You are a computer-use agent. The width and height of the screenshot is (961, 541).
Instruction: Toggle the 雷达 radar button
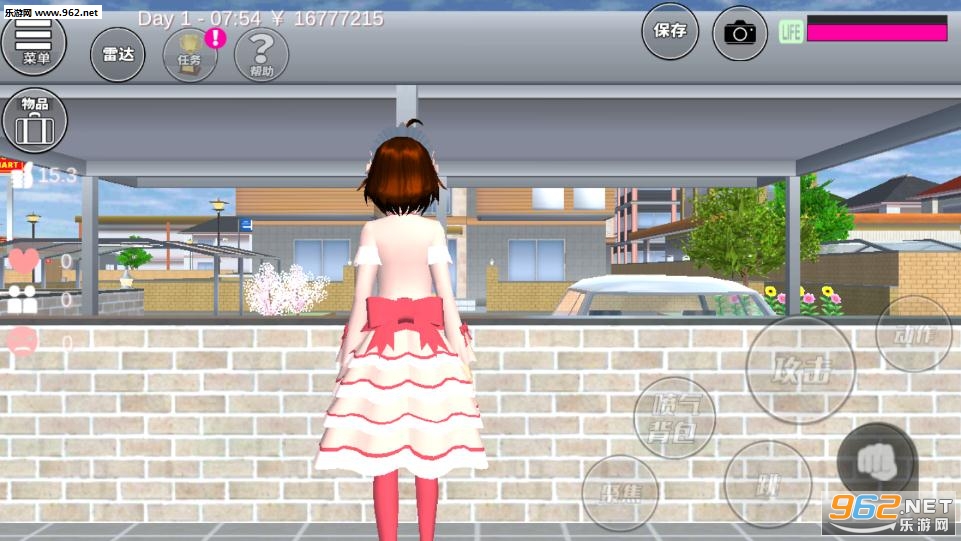pyautogui.click(x=118, y=54)
